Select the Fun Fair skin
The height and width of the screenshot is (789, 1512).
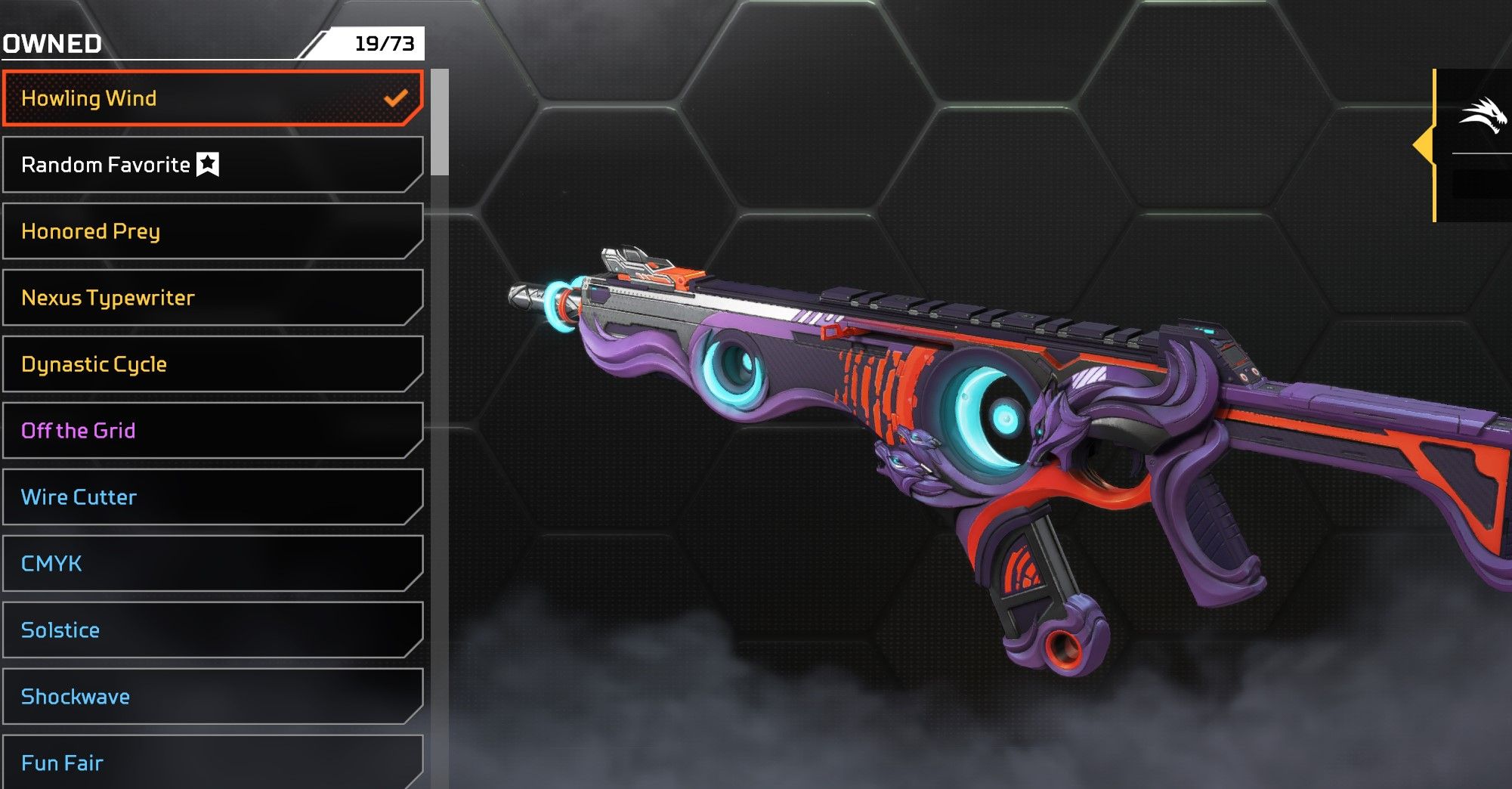click(x=212, y=762)
